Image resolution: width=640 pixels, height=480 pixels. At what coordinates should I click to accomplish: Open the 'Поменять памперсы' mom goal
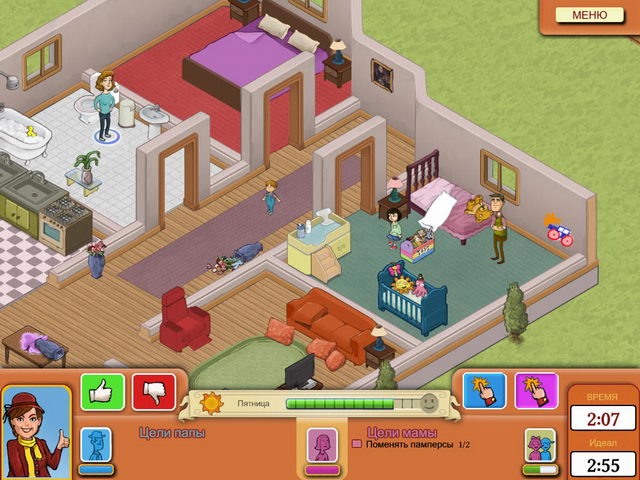pyautogui.click(x=410, y=444)
